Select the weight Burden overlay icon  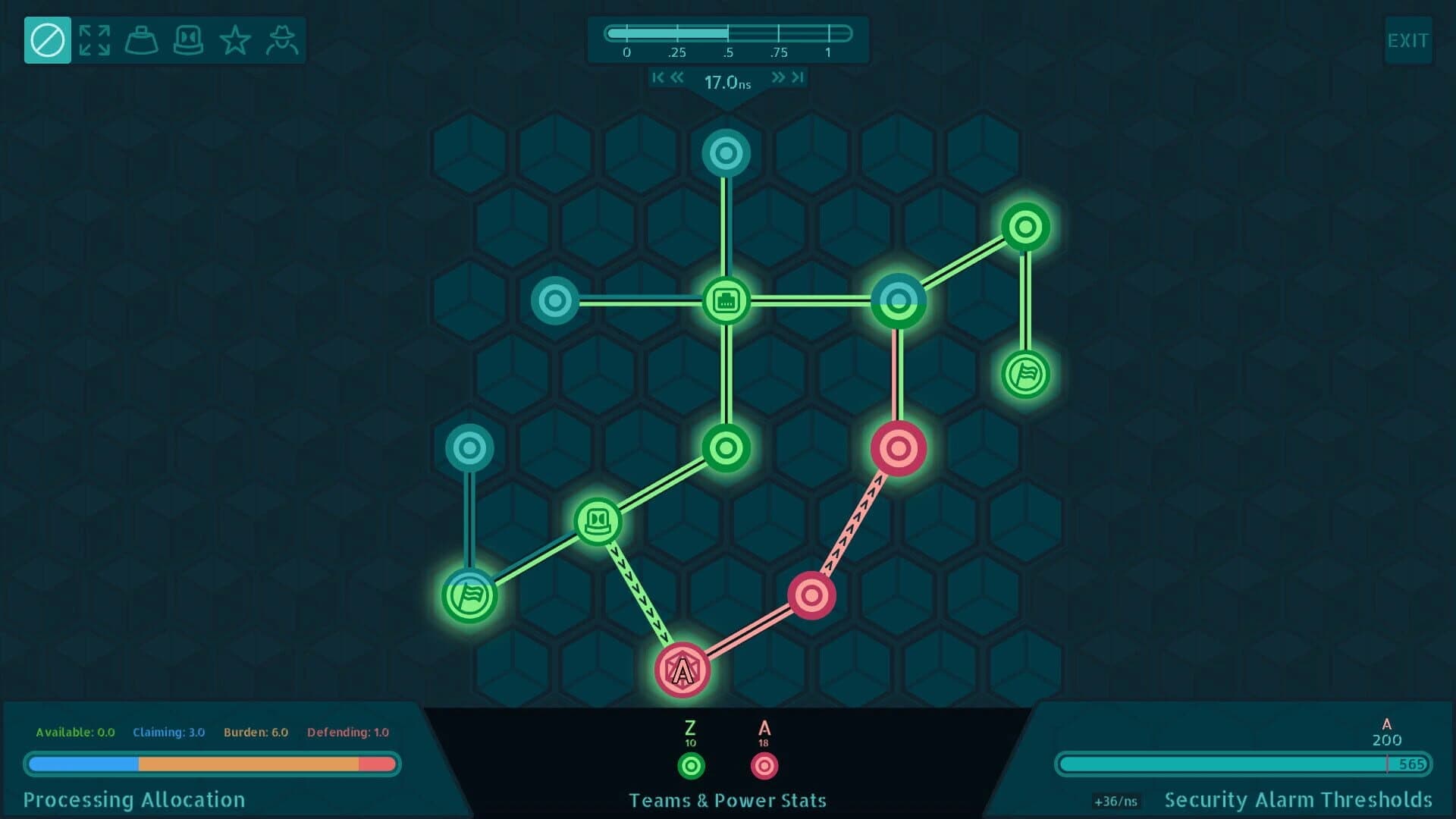pyautogui.click(x=141, y=39)
